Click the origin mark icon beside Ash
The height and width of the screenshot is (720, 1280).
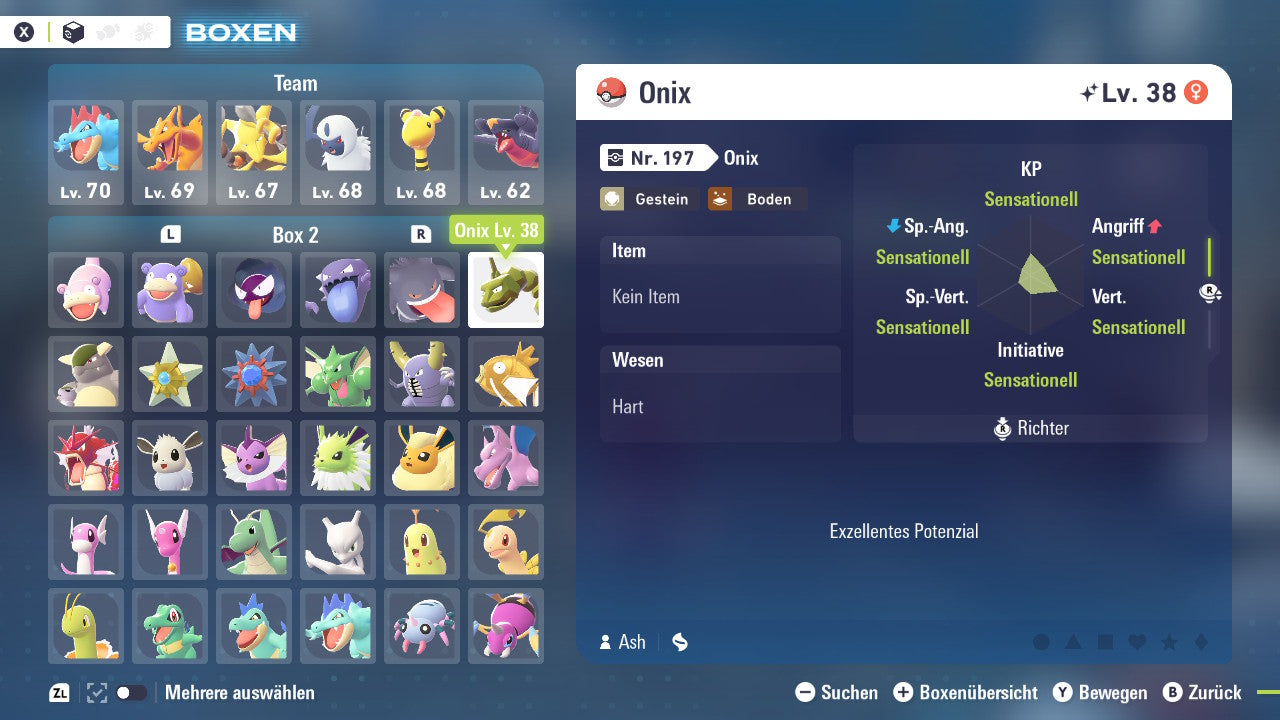[x=679, y=642]
